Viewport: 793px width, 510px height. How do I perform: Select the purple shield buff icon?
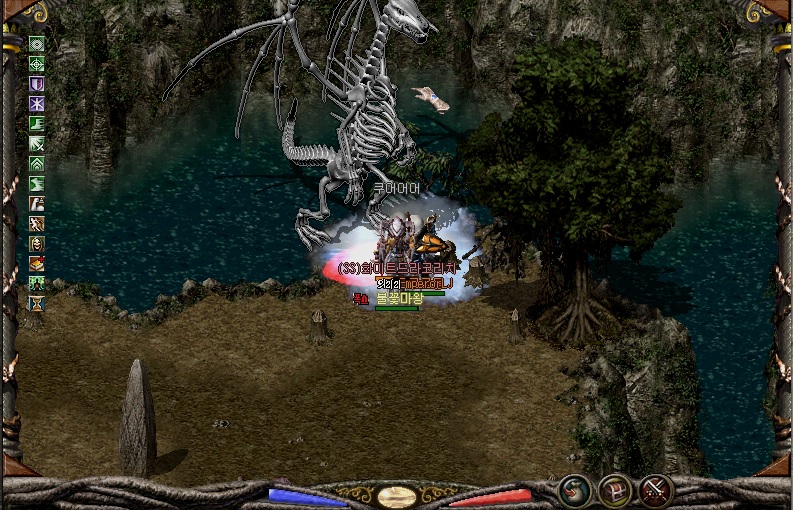point(37,84)
